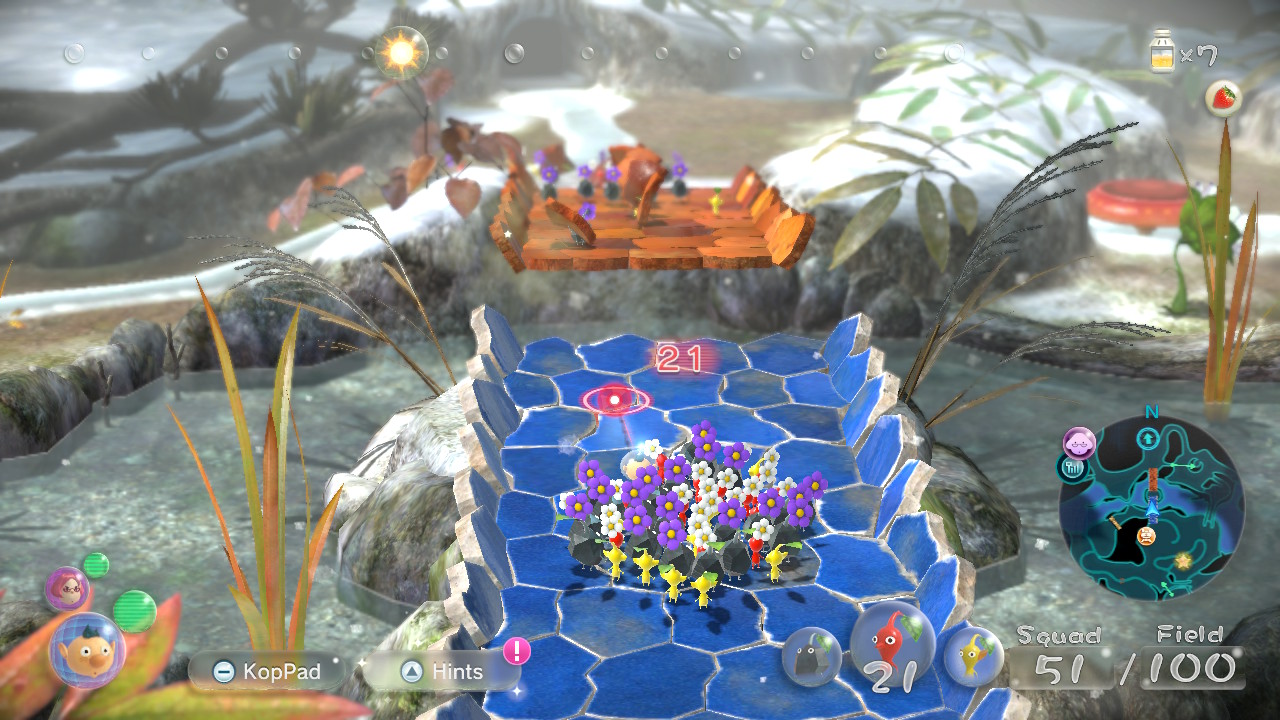Viewport: 1280px width, 720px height.
Task: Select the strawberry fruit icon
Action: click(1223, 97)
